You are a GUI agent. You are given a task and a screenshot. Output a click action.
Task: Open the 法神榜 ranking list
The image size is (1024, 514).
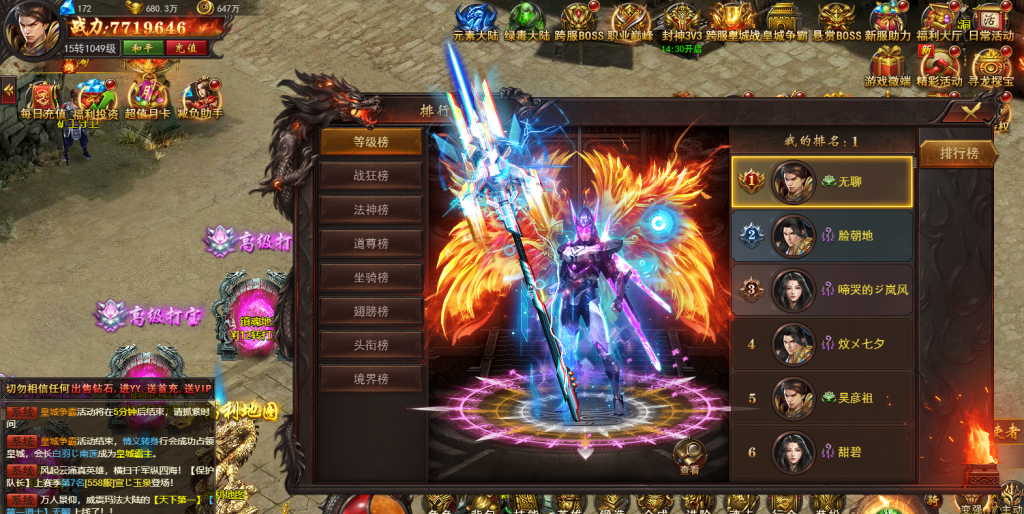point(370,210)
